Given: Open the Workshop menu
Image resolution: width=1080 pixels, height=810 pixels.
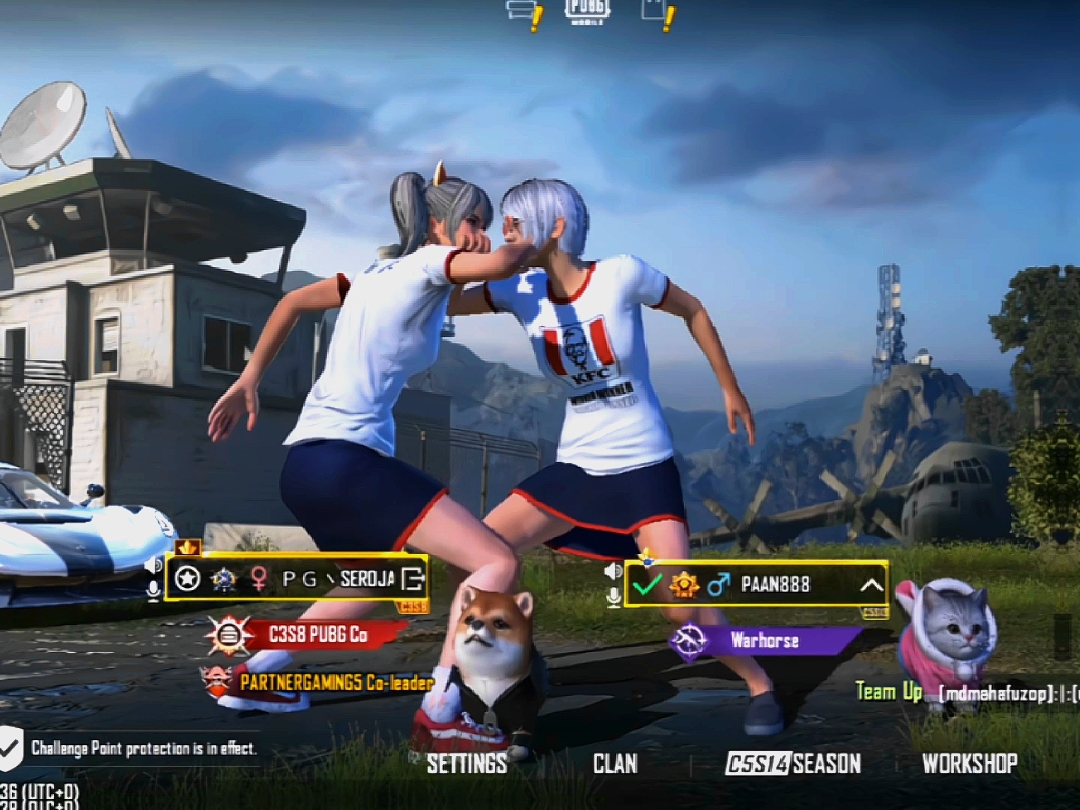Looking at the screenshot, I should tap(969, 764).
